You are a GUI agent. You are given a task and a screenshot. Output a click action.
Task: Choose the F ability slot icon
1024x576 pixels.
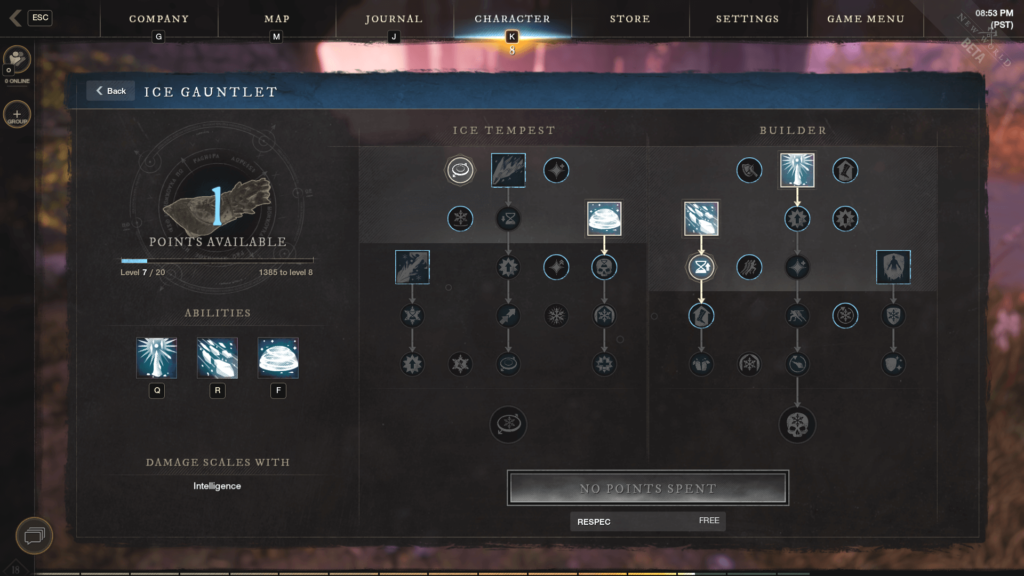pos(278,358)
